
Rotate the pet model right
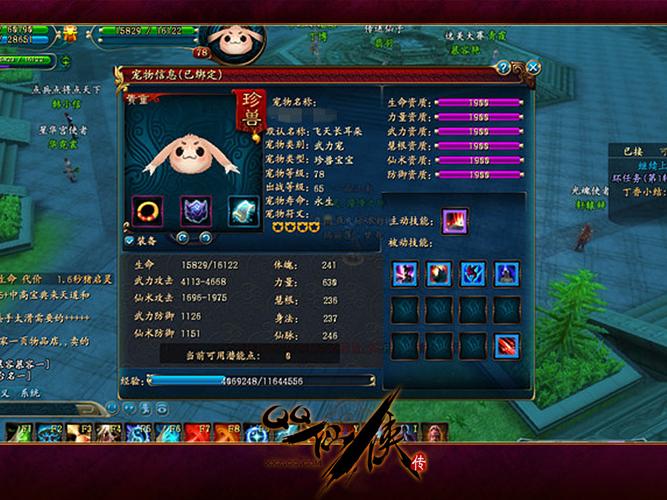click(205, 238)
